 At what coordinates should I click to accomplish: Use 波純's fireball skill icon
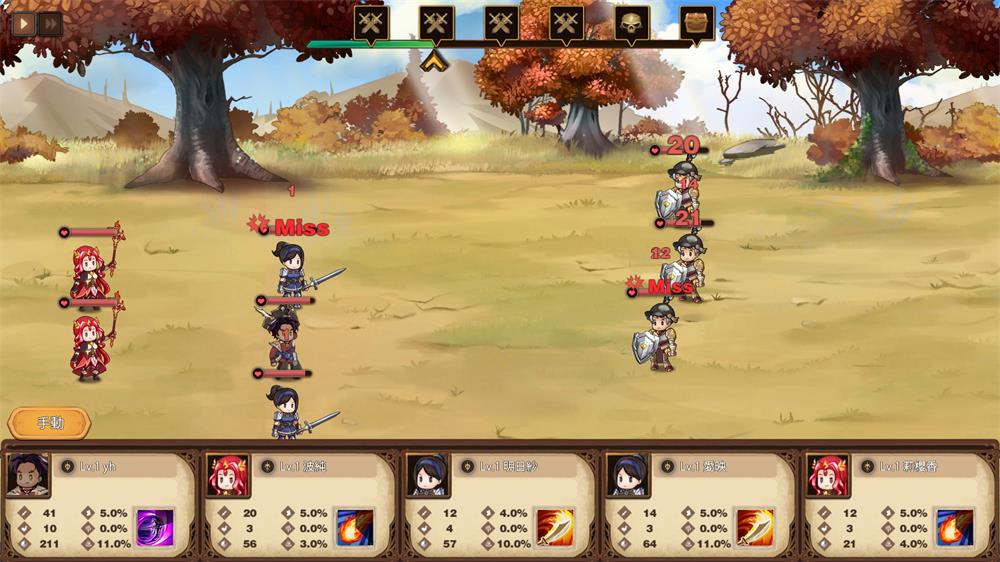point(354,526)
